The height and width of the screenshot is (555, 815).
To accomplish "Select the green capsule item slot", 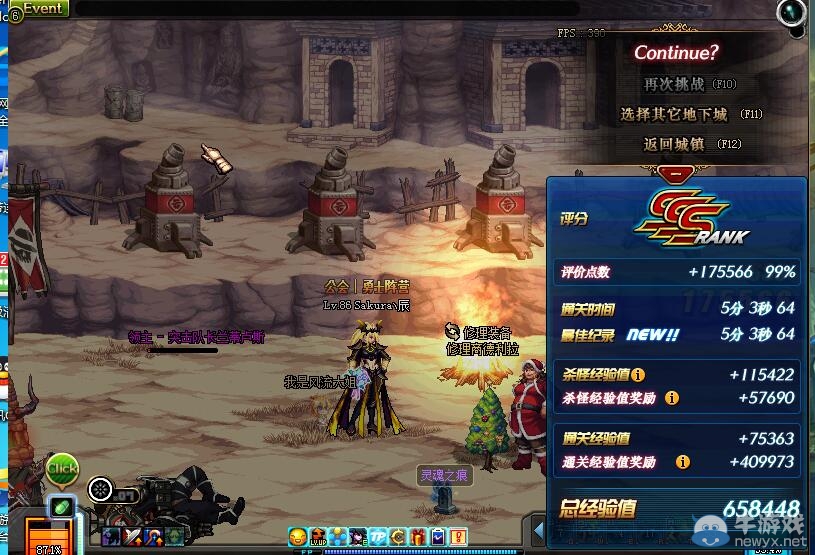I will pyautogui.click(x=62, y=508).
